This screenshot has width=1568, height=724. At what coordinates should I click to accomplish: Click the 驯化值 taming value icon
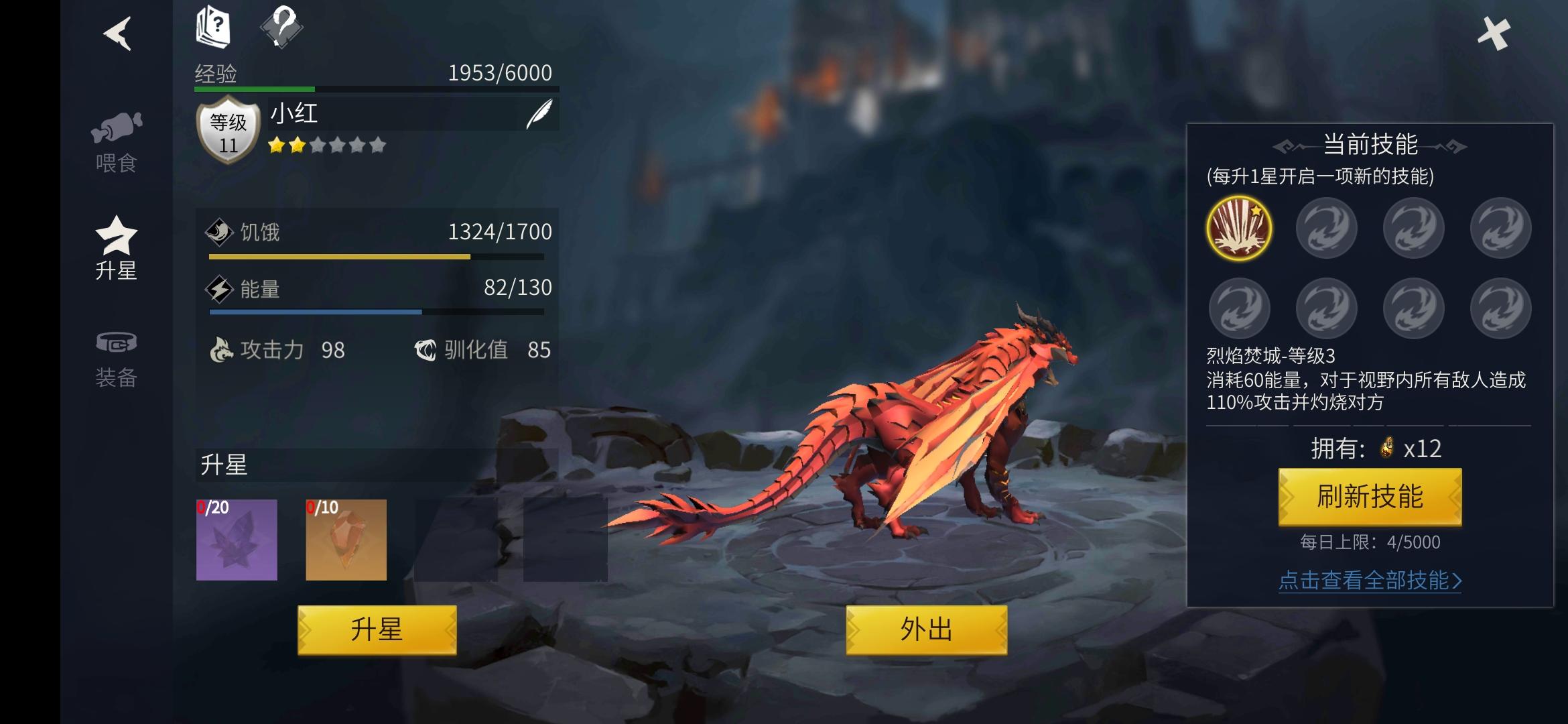click(x=428, y=349)
